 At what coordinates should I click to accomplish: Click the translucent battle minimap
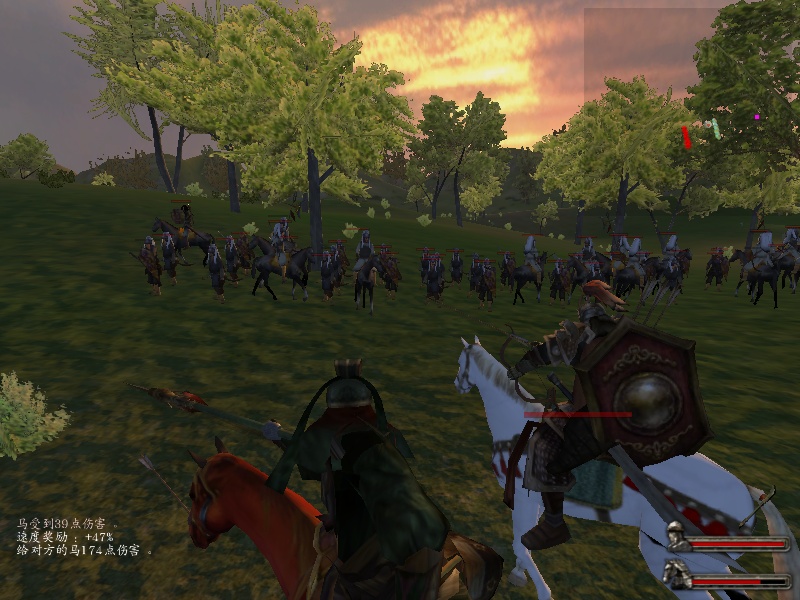coord(690,85)
